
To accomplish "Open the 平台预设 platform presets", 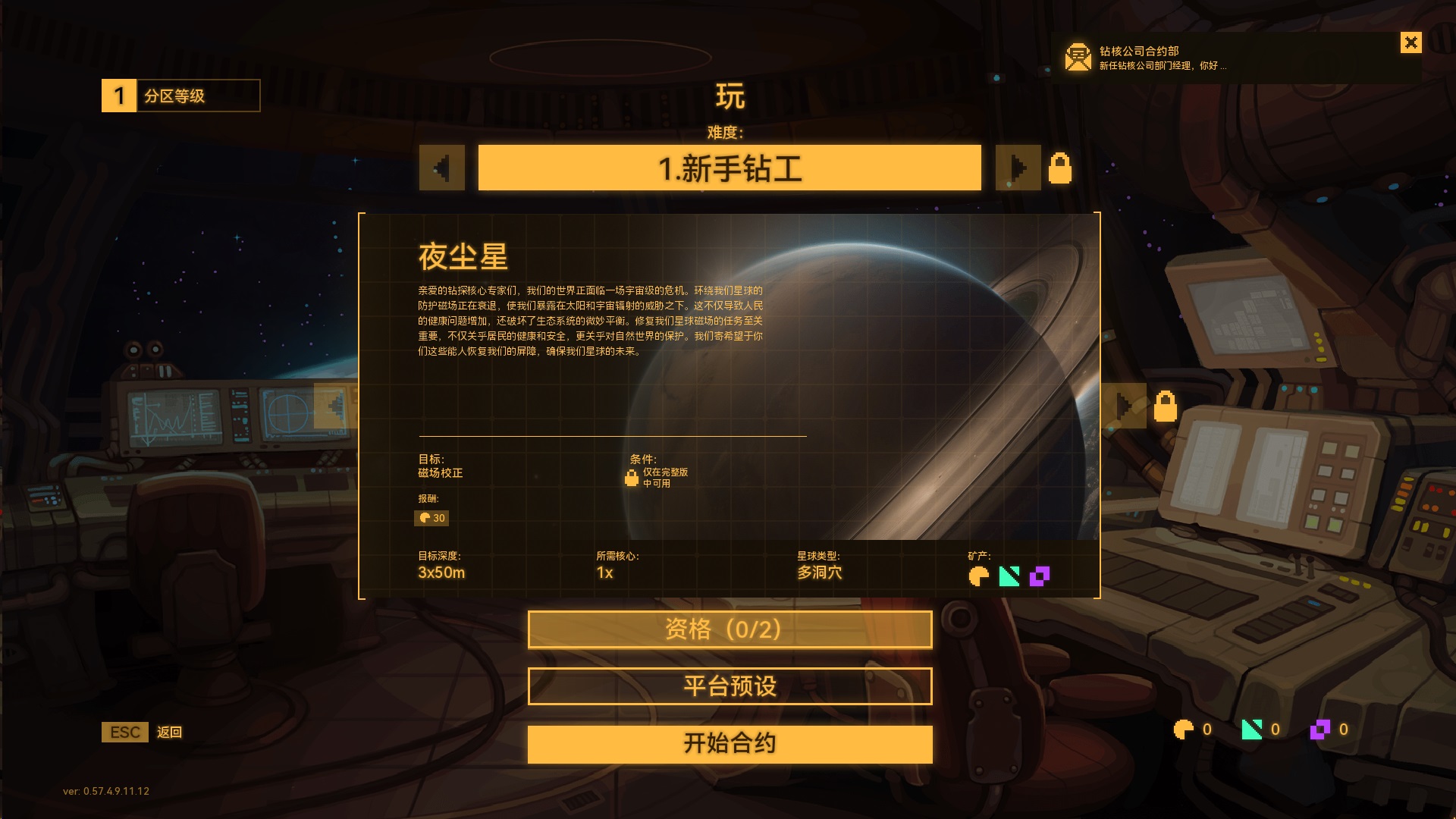I will [x=729, y=685].
